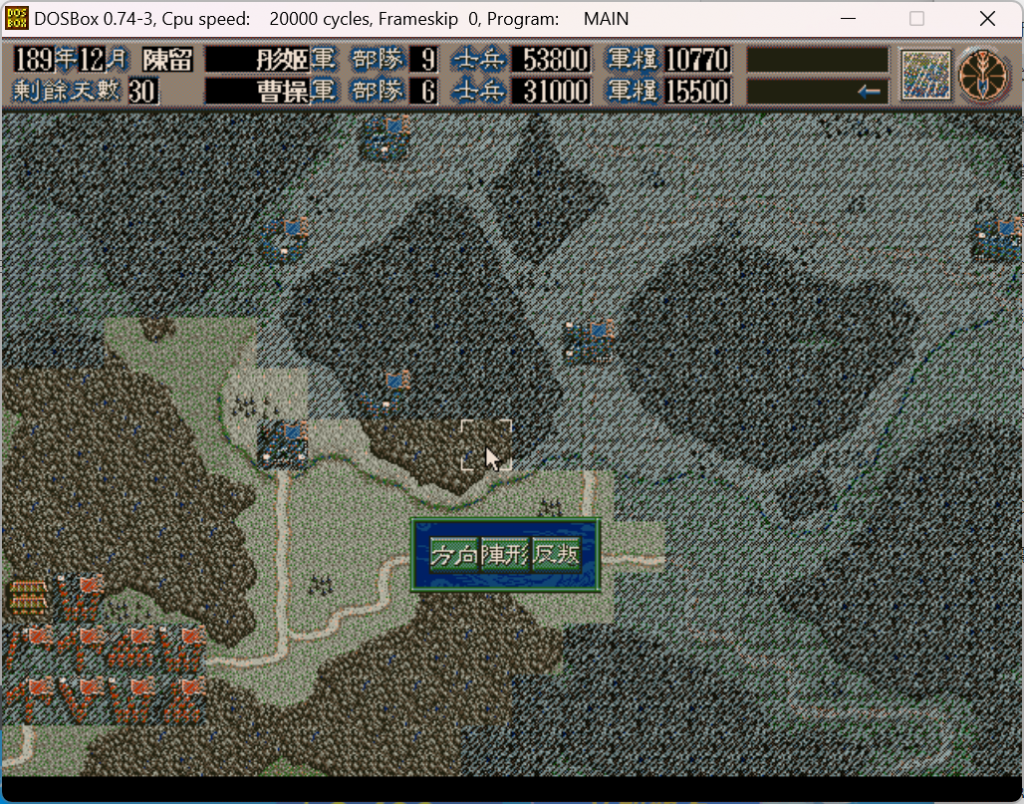Close the DOSBox window
The width and height of the screenshot is (1024, 804).
click(x=987, y=18)
